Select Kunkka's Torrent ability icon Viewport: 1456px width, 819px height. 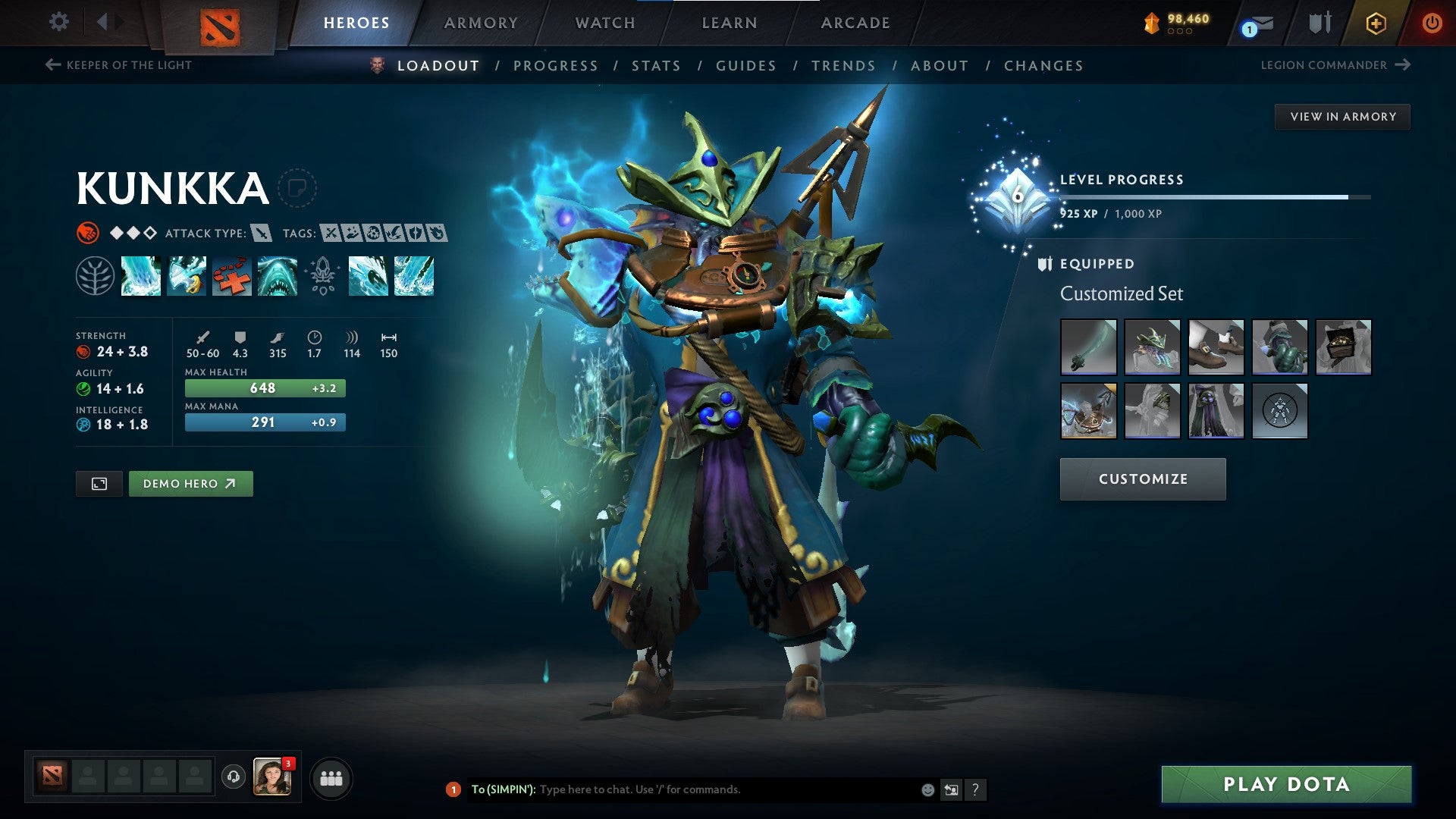(141, 277)
